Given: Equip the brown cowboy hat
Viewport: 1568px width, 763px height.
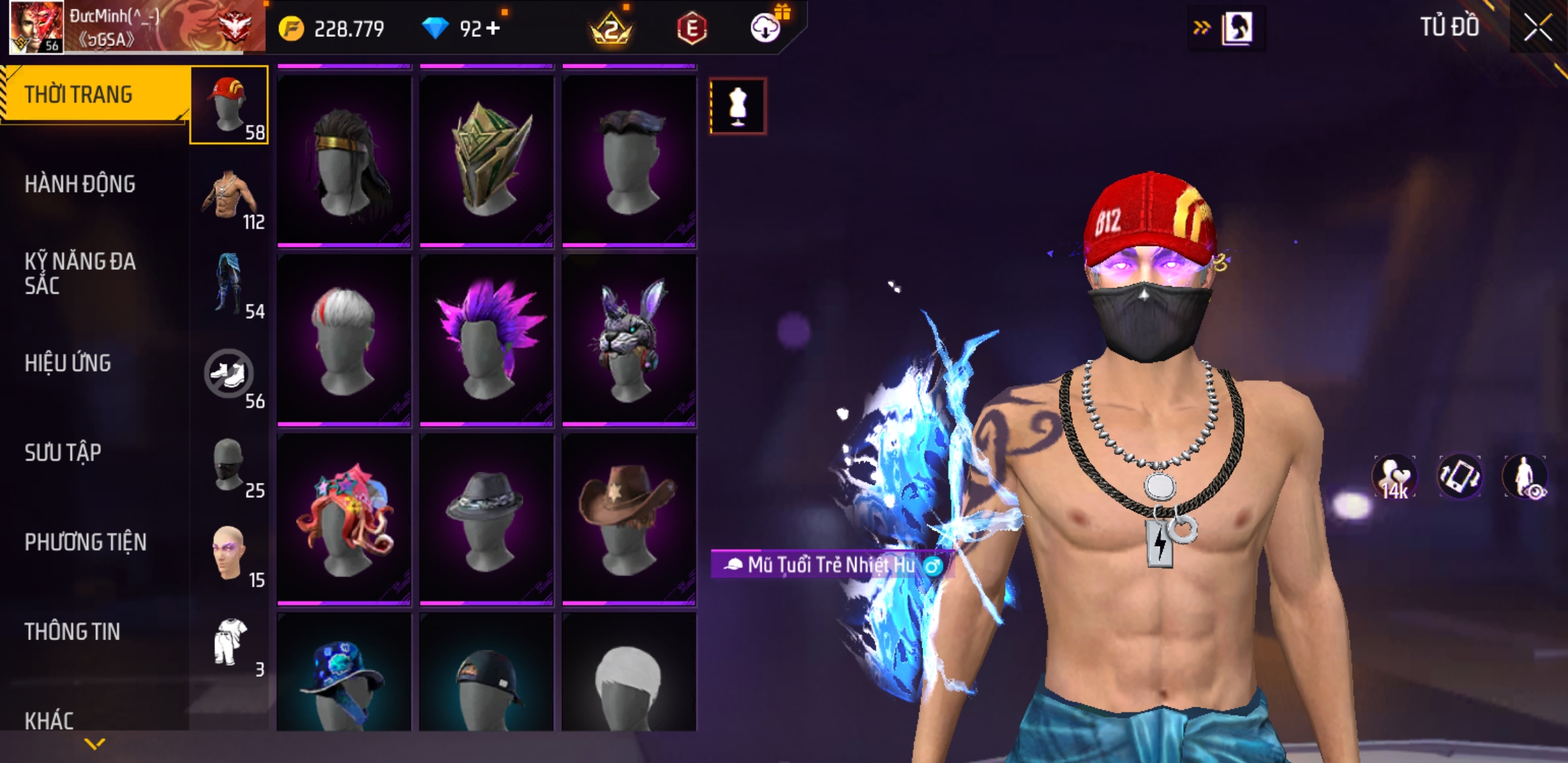Looking at the screenshot, I should [x=629, y=519].
